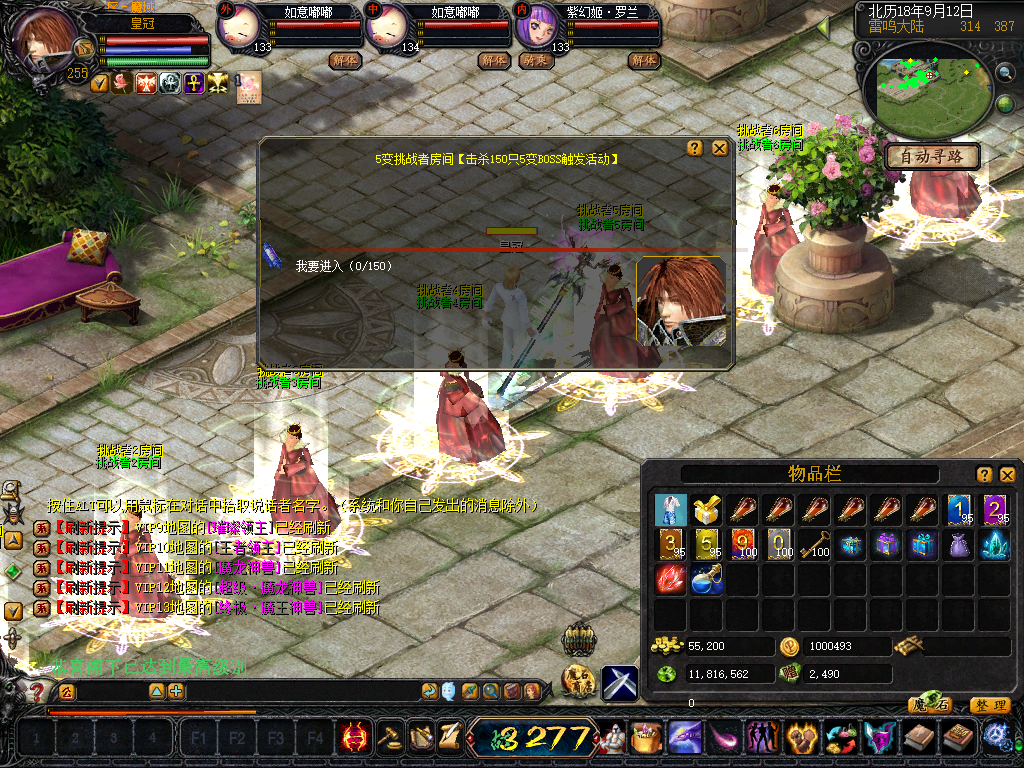The image size is (1024, 768).
Task: Choose the 我要进入 (0/150) dialogue option
Action: (343, 266)
